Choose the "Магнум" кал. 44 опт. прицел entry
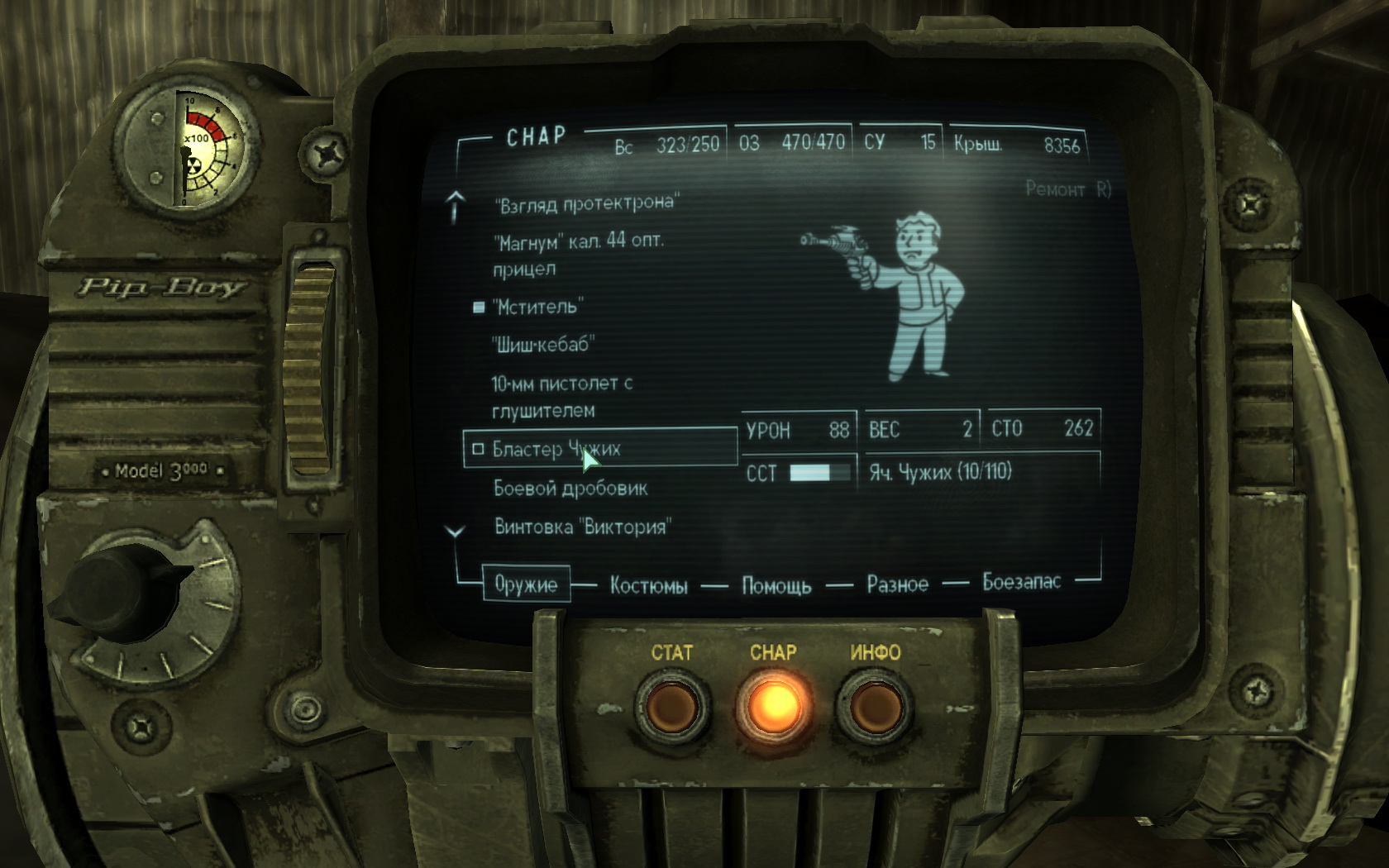This screenshot has width=1389, height=868. click(x=577, y=255)
